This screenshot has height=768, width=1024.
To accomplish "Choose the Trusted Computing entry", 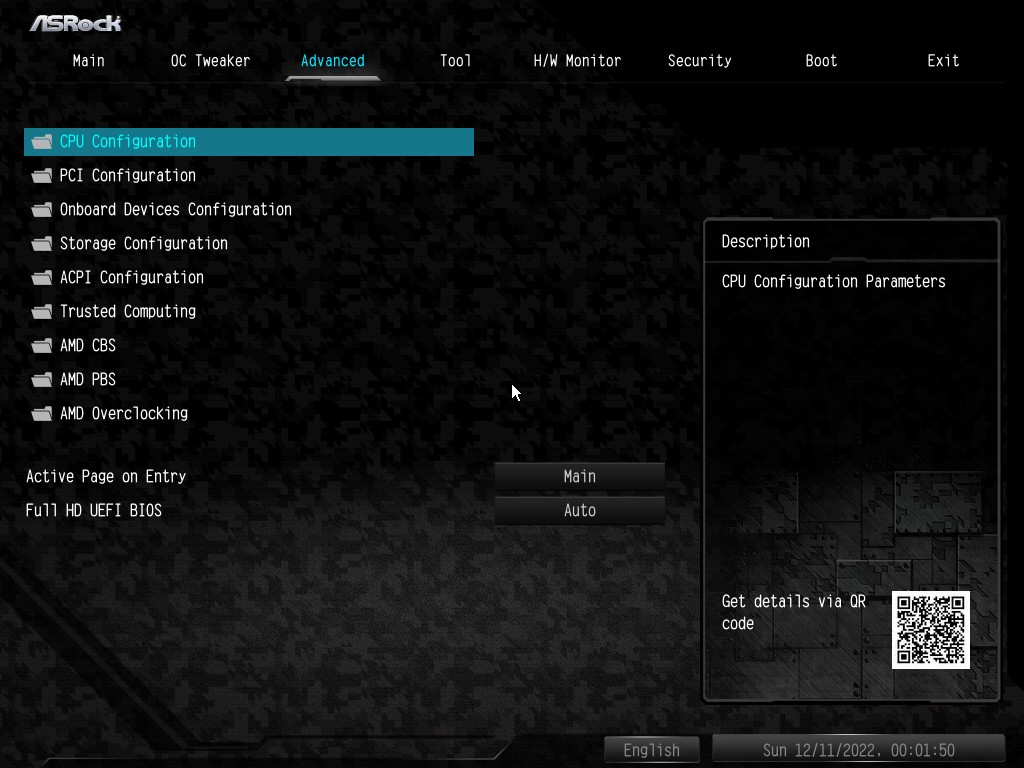I will pos(127,312).
